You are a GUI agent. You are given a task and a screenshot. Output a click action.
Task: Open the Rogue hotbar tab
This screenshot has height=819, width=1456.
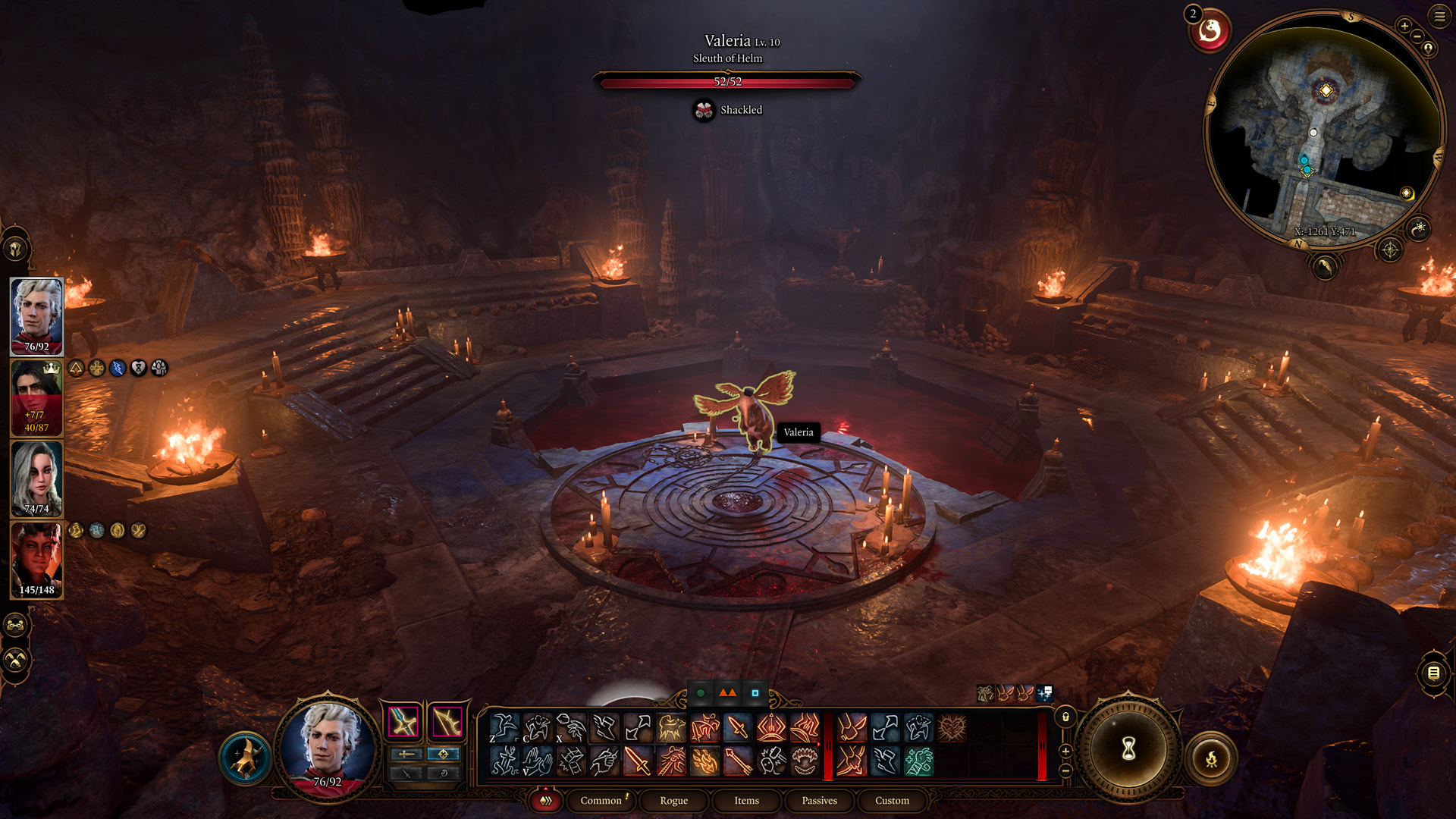tap(673, 800)
